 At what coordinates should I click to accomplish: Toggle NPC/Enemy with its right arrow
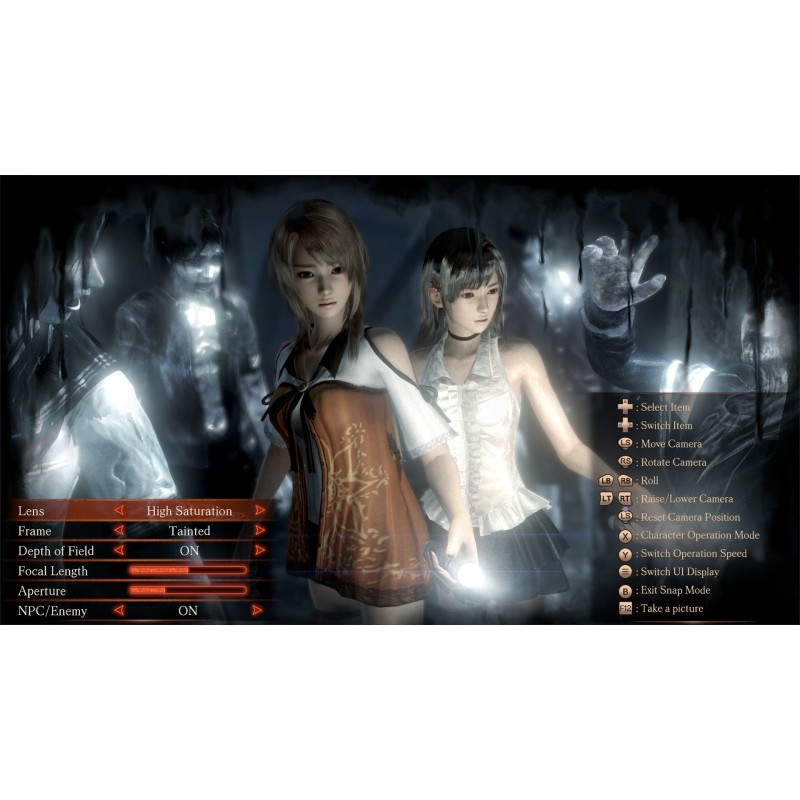(258, 611)
